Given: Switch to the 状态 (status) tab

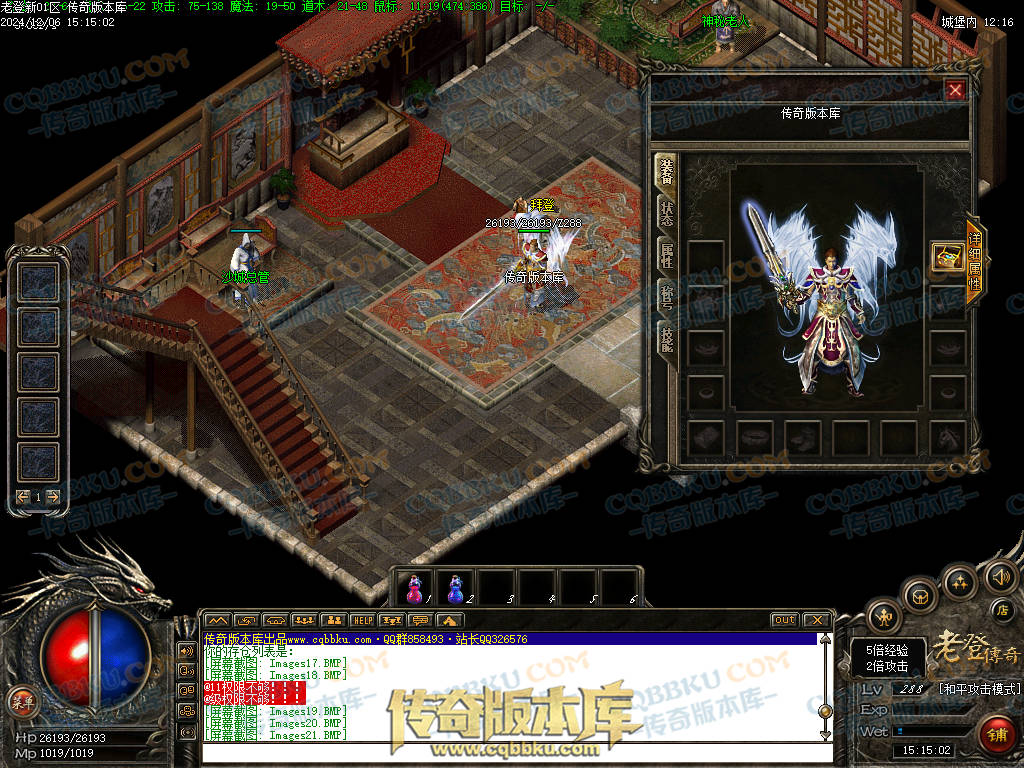Looking at the screenshot, I should pyautogui.click(x=666, y=214).
